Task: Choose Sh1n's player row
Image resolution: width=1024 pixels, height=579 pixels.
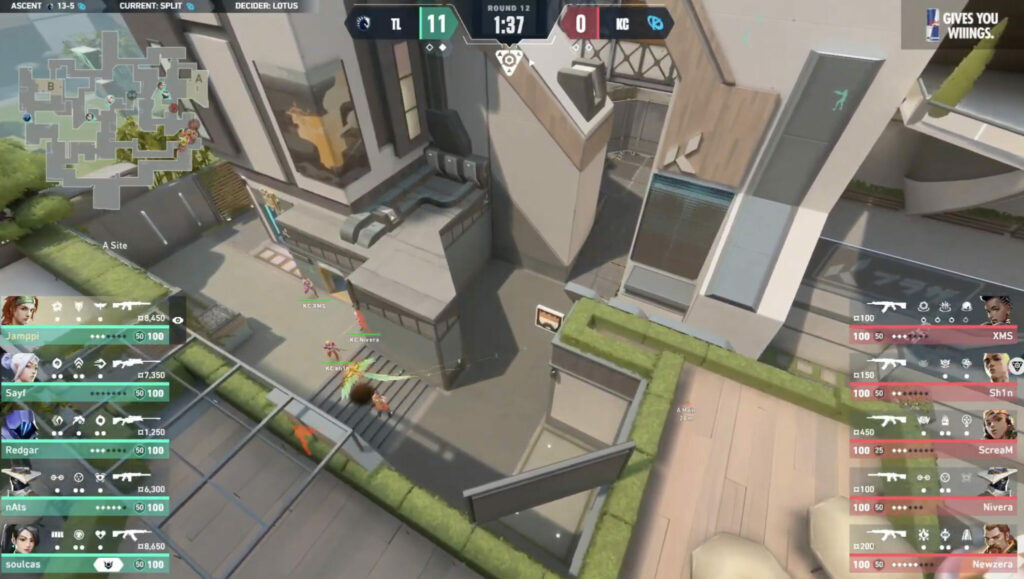Action: [x=933, y=378]
